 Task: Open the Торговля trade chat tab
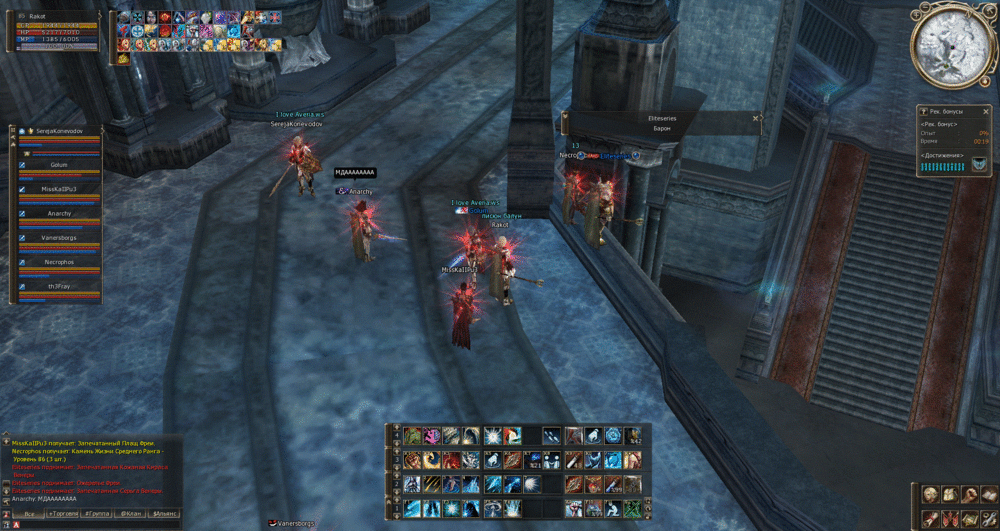63,513
